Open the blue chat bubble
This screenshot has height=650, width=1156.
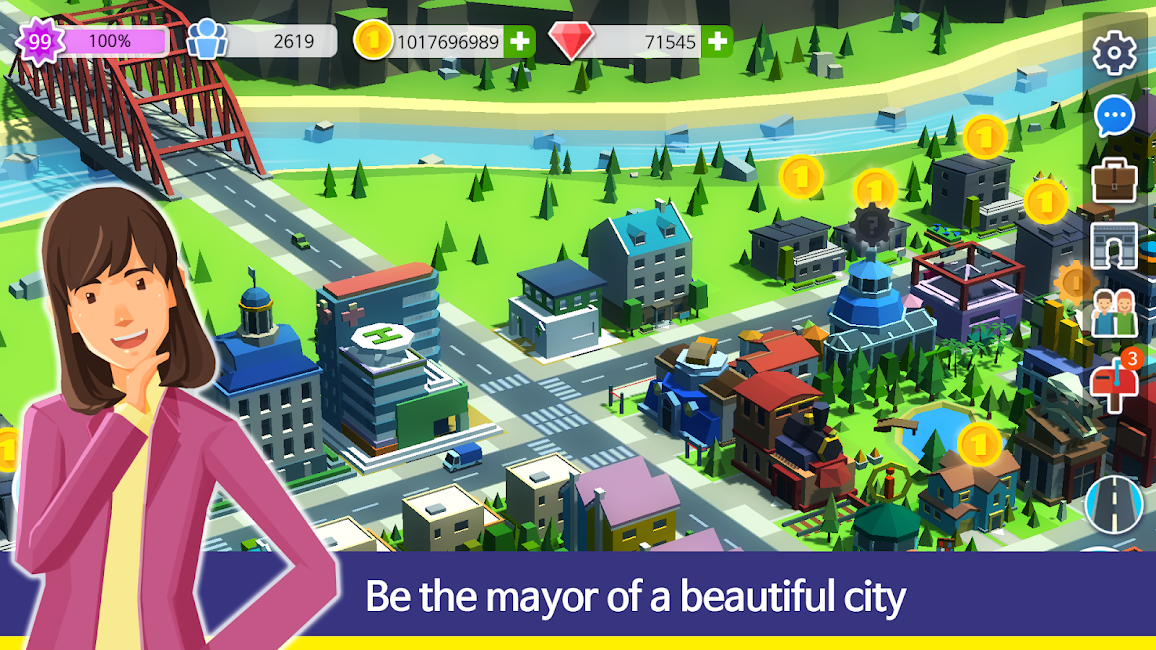coord(1114,117)
